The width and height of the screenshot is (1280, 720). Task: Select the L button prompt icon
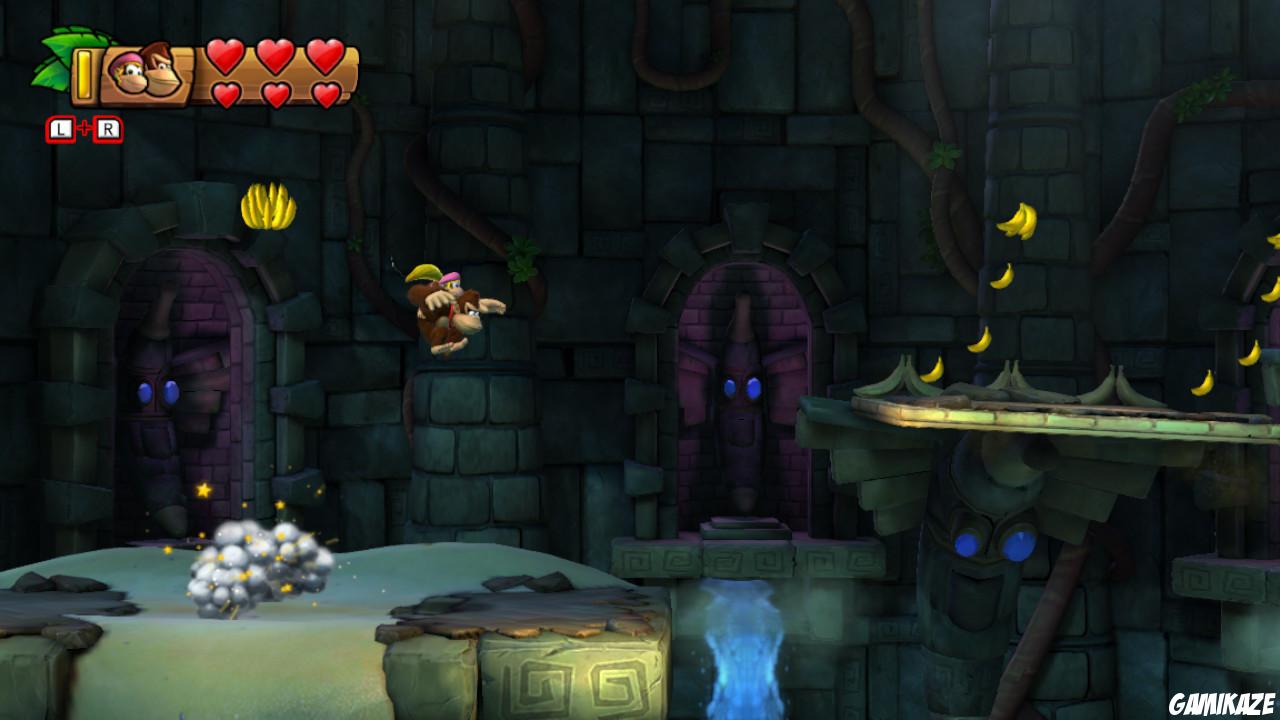click(60, 129)
